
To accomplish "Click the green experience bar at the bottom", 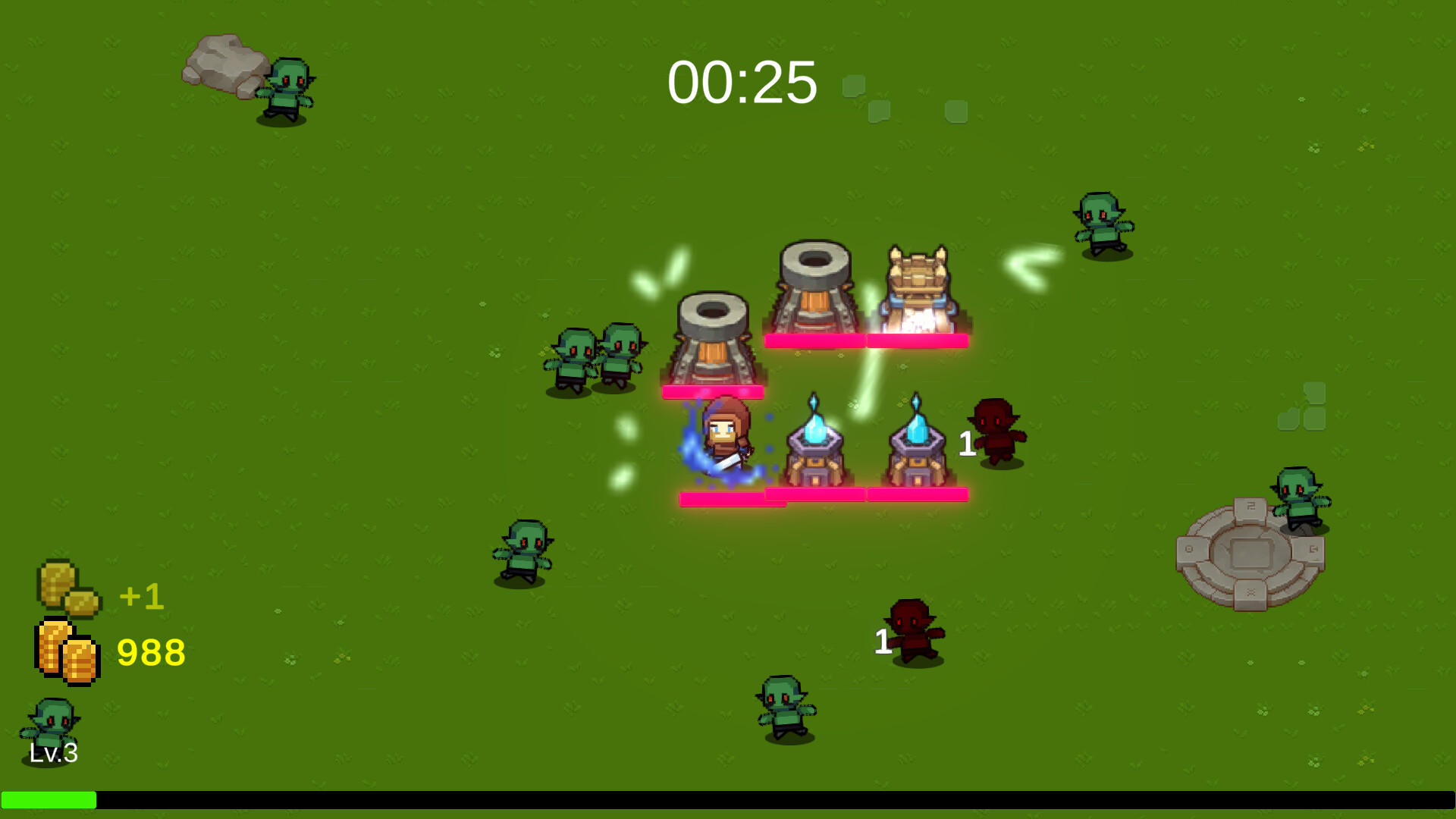I will 49,798.
